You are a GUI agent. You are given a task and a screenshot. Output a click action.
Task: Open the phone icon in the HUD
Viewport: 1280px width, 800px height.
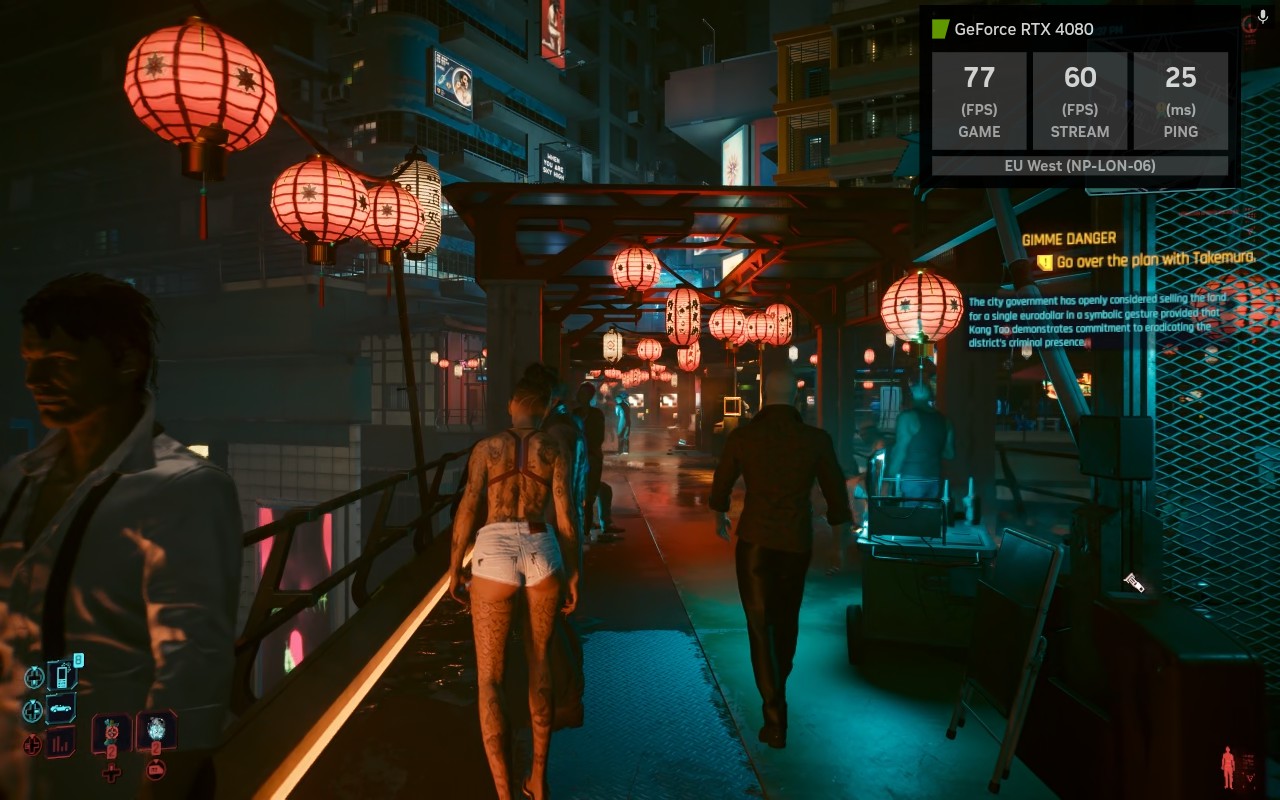pyautogui.click(x=61, y=677)
